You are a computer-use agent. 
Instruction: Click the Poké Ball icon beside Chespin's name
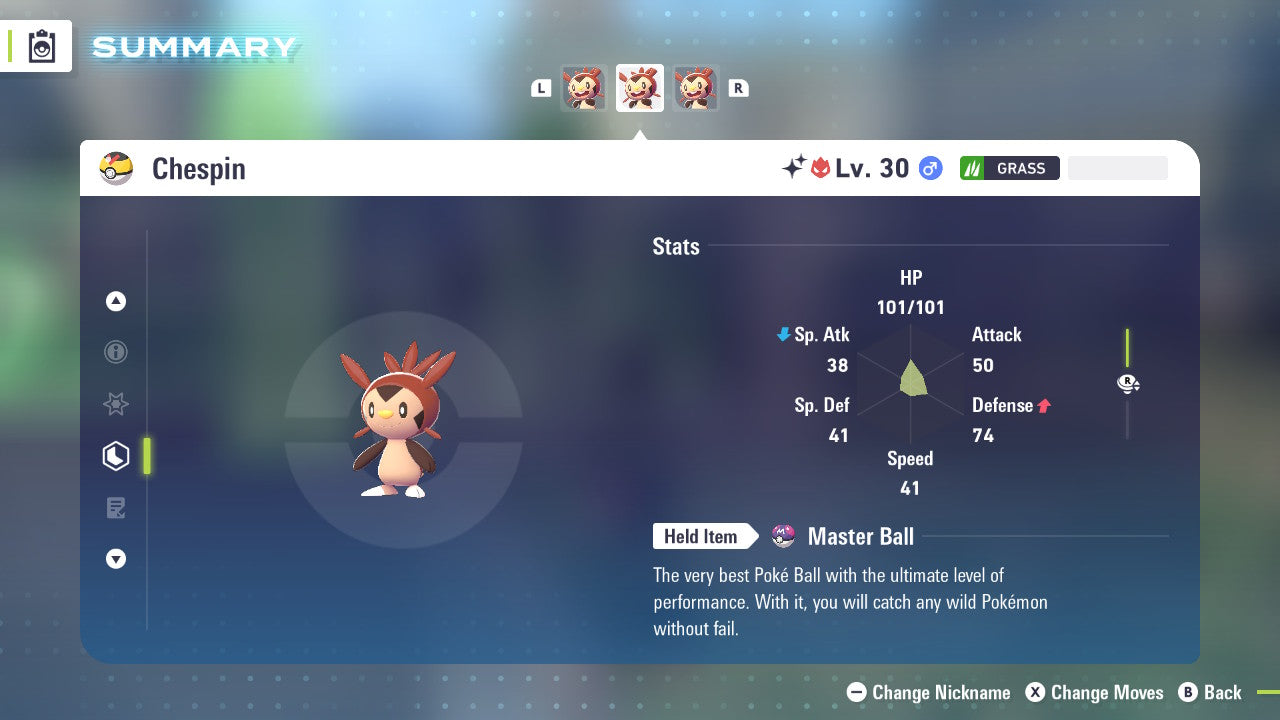click(x=116, y=168)
